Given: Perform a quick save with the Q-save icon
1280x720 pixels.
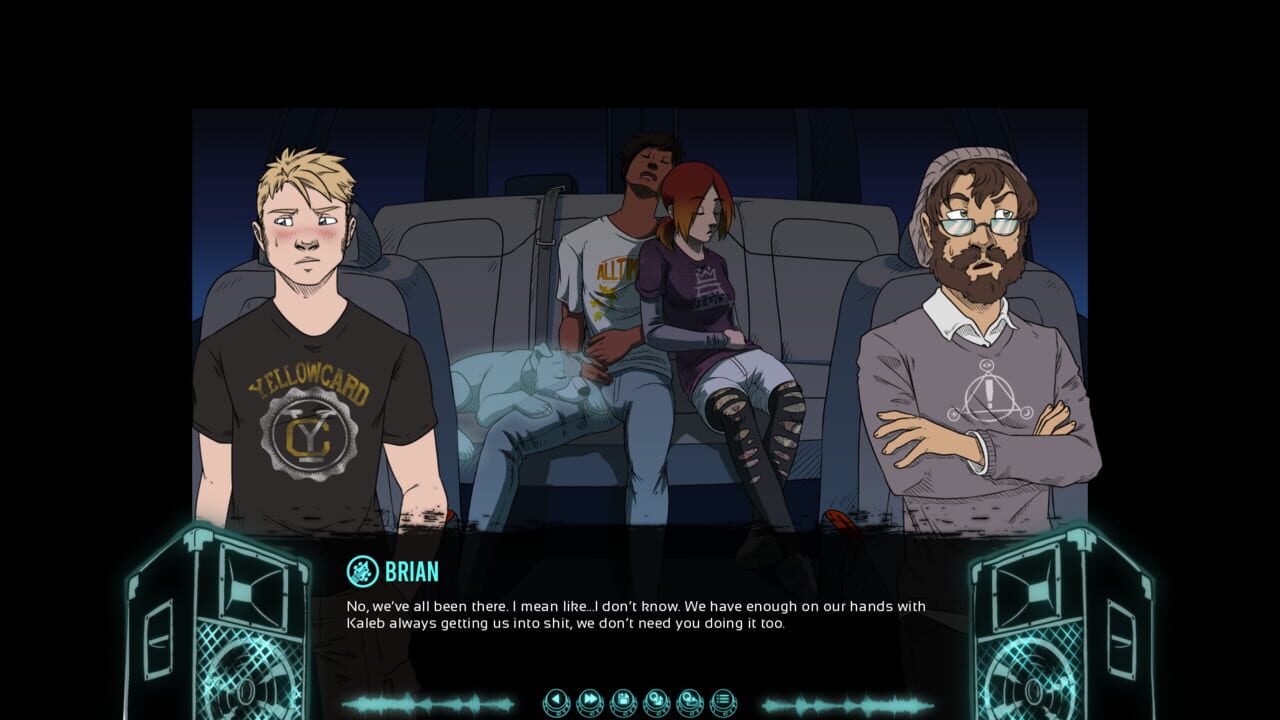Looking at the screenshot, I should pyautogui.click(x=656, y=700).
